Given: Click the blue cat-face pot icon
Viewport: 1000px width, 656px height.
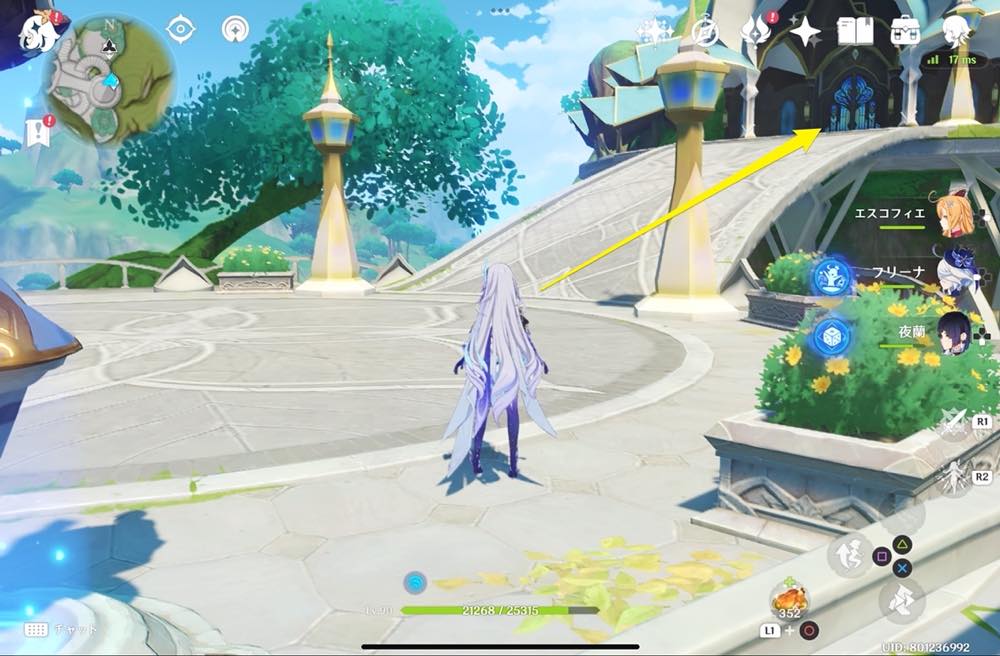Looking at the screenshot, I should (x=830, y=277).
